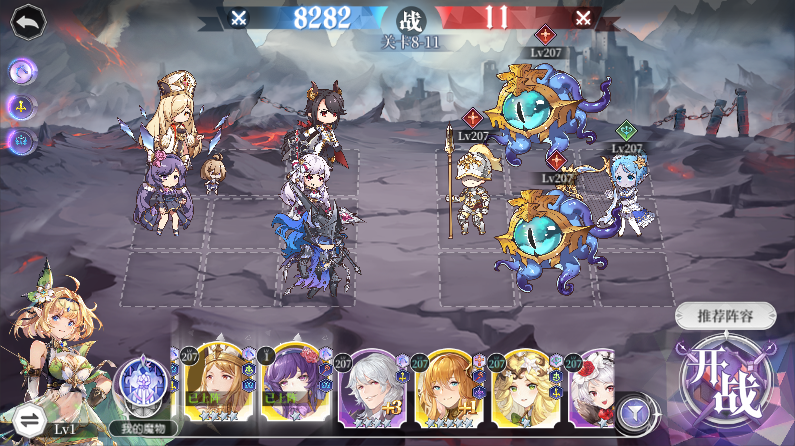Open the 推荐阵容 recommended lineup
This screenshot has height=446, width=795.
[724, 317]
